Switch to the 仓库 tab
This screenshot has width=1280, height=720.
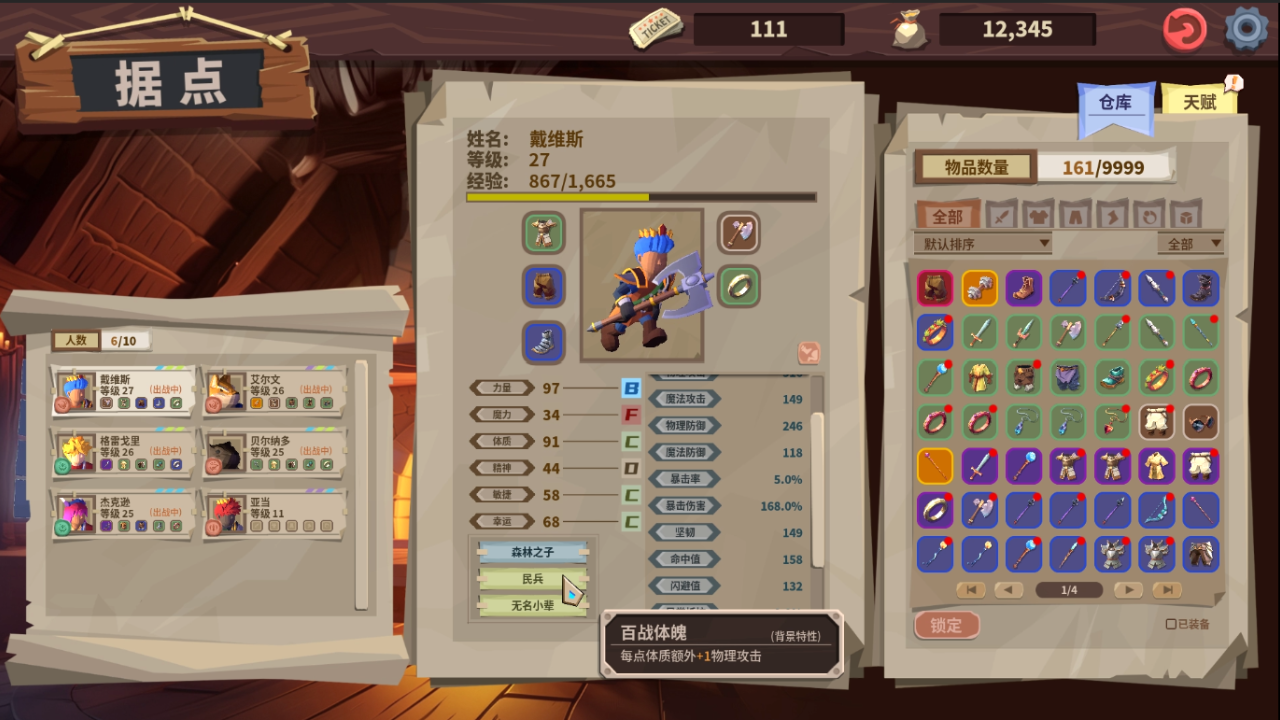pyautogui.click(x=1115, y=103)
